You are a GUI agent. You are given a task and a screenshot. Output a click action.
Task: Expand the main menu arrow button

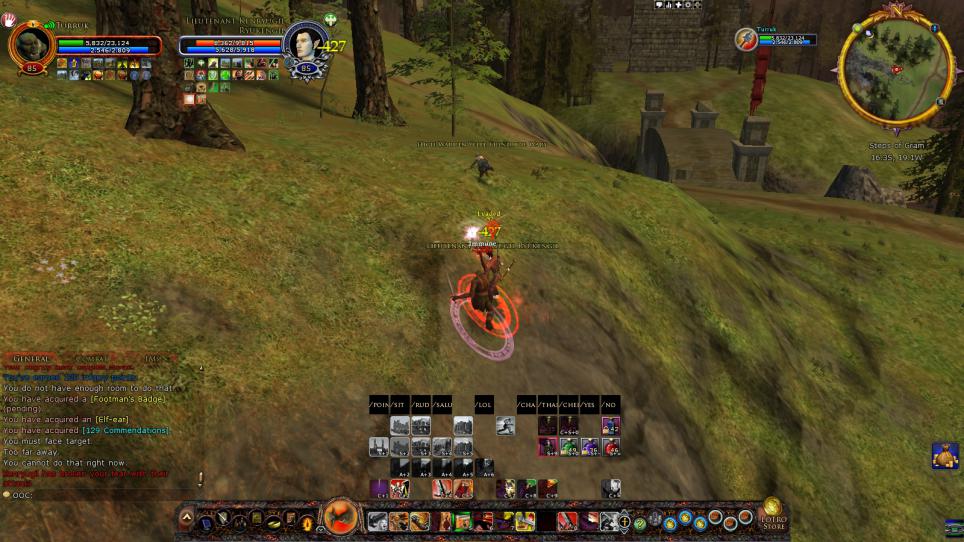186,519
